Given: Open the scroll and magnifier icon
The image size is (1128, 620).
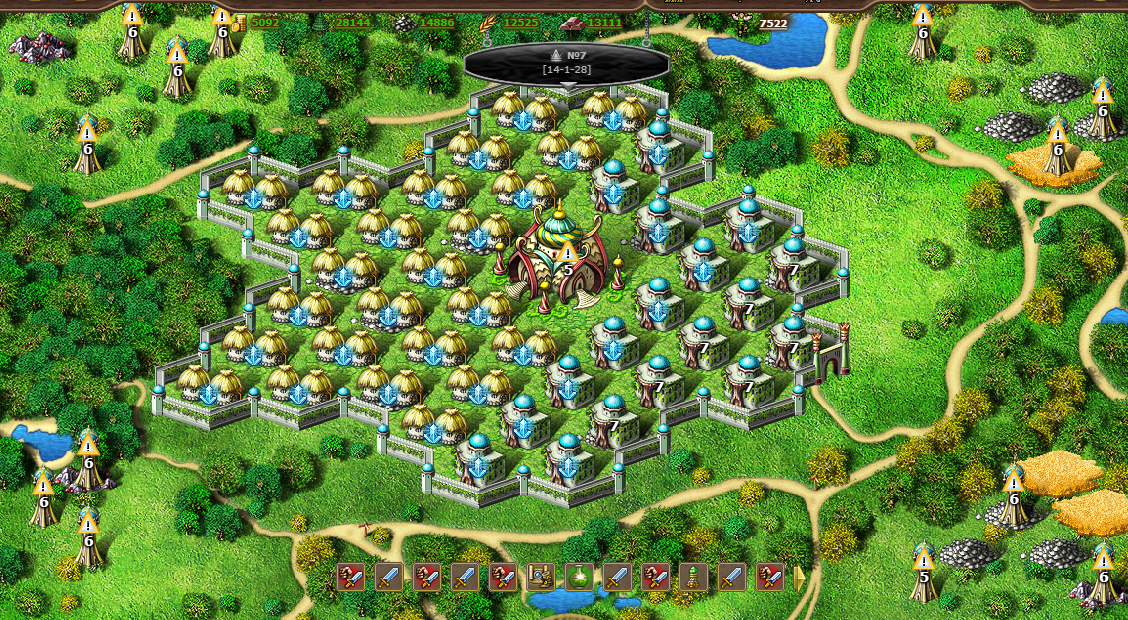Looking at the screenshot, I should 541,577.
